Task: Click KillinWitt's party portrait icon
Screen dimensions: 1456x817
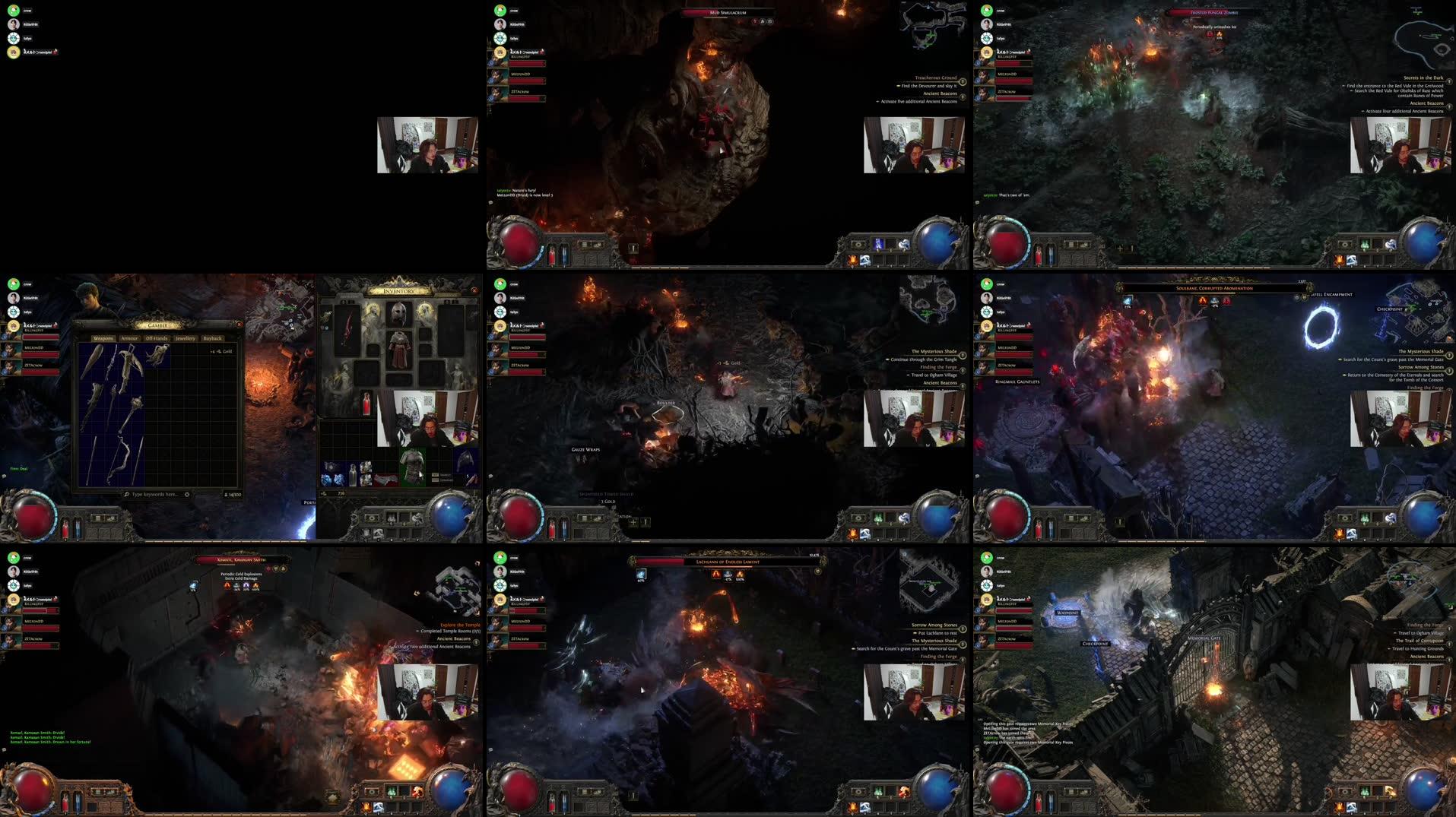Action: click(x=13, y=24)
